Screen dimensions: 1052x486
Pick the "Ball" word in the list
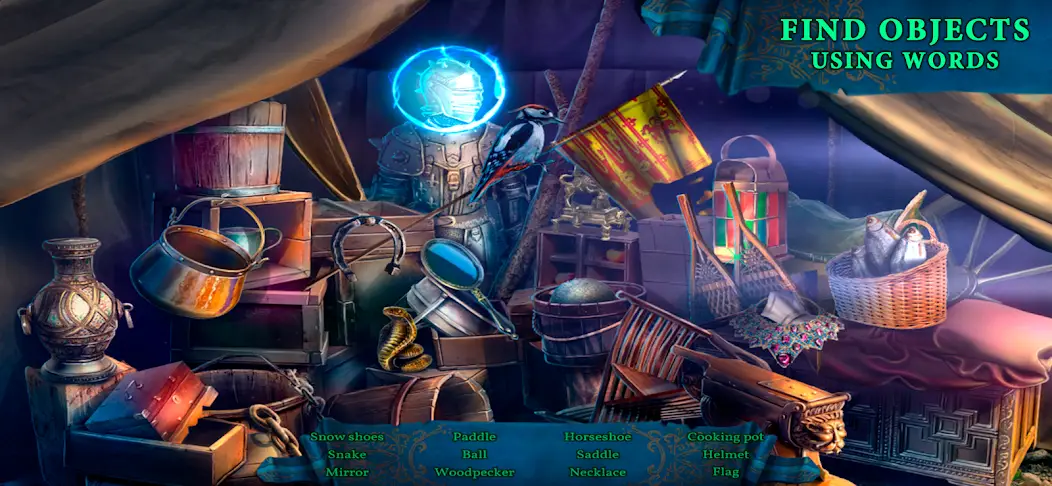click(x=474, y=454)
